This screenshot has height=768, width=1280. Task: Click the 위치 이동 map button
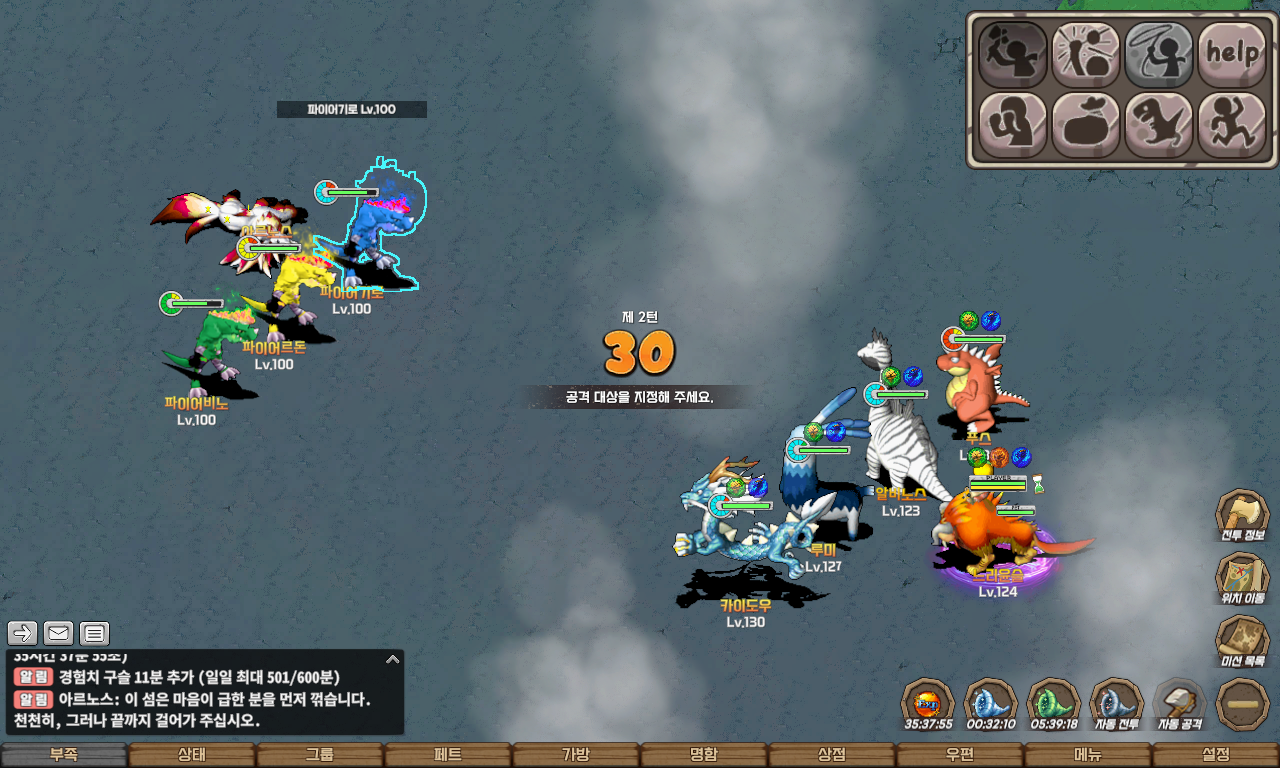pyautogui.click(x=1242, y=578)
